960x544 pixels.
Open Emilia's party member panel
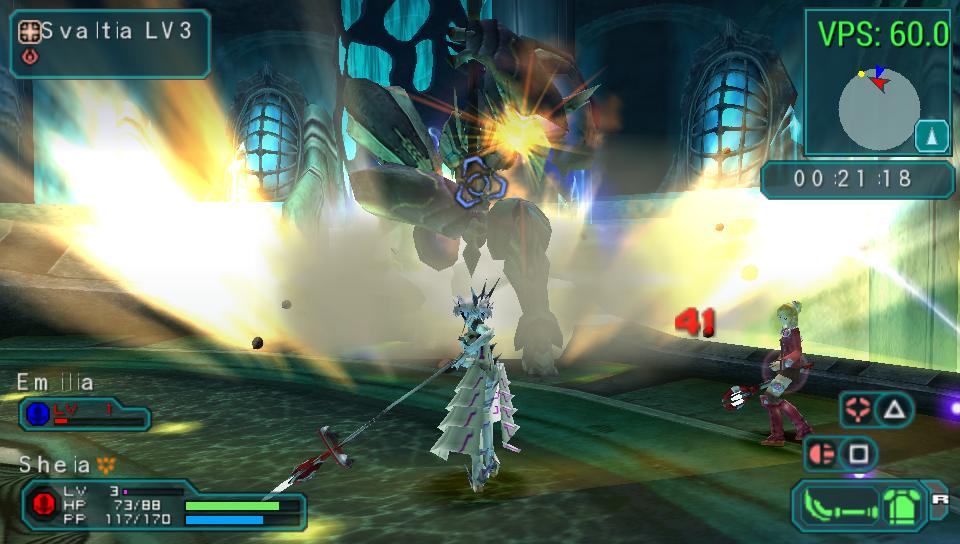(84, 412)
